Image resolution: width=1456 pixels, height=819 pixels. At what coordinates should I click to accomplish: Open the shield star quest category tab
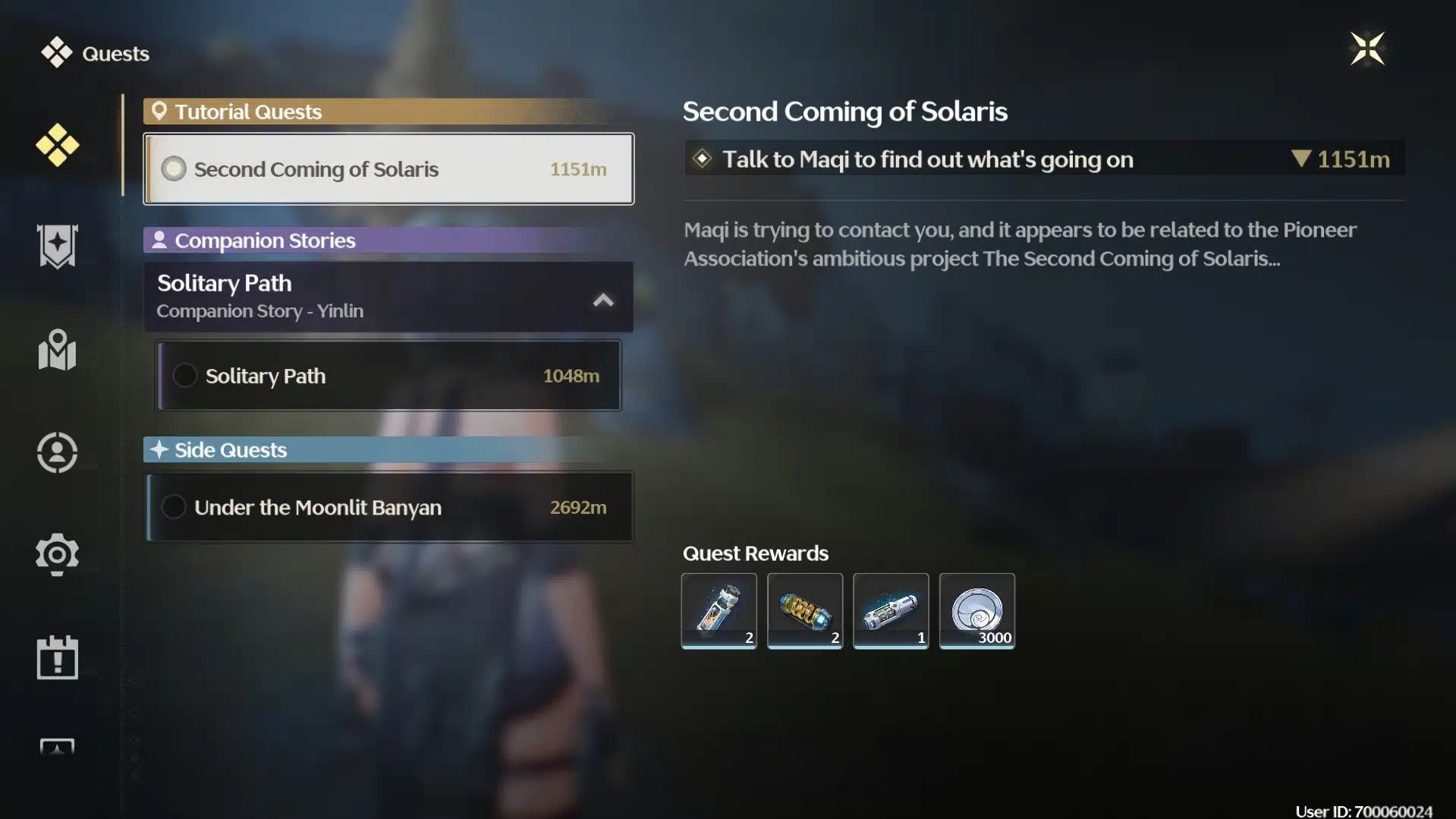click(x=57, y=247)
